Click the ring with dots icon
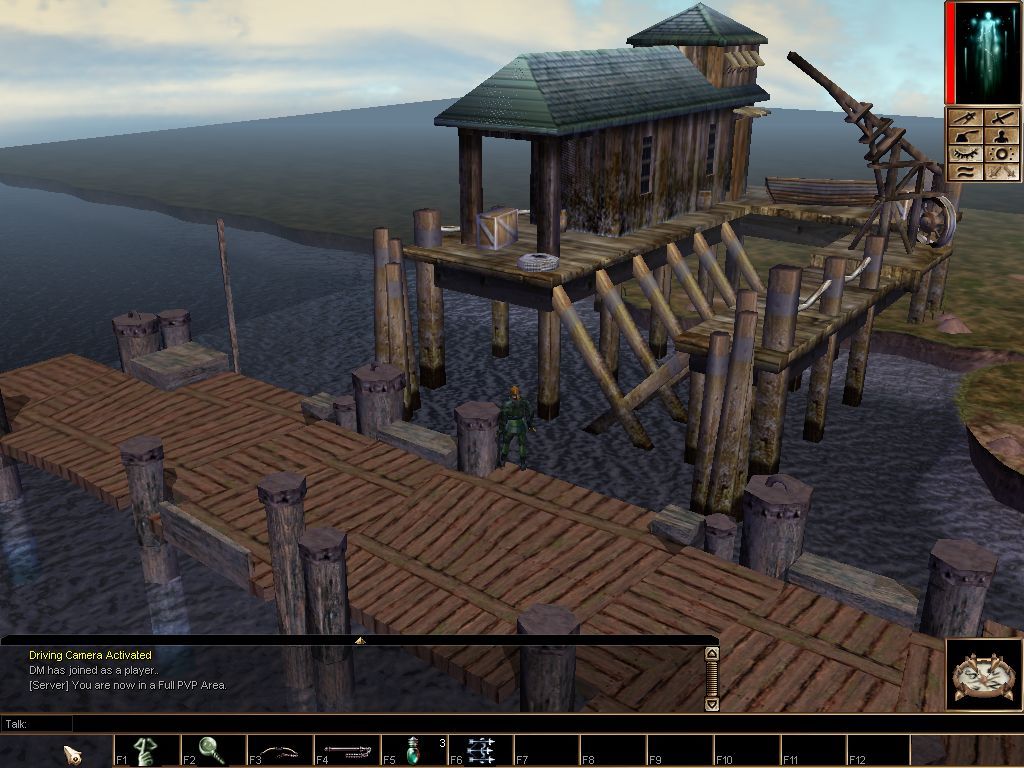This screenshot has width=1024, height=768. tap(1002, 154)
